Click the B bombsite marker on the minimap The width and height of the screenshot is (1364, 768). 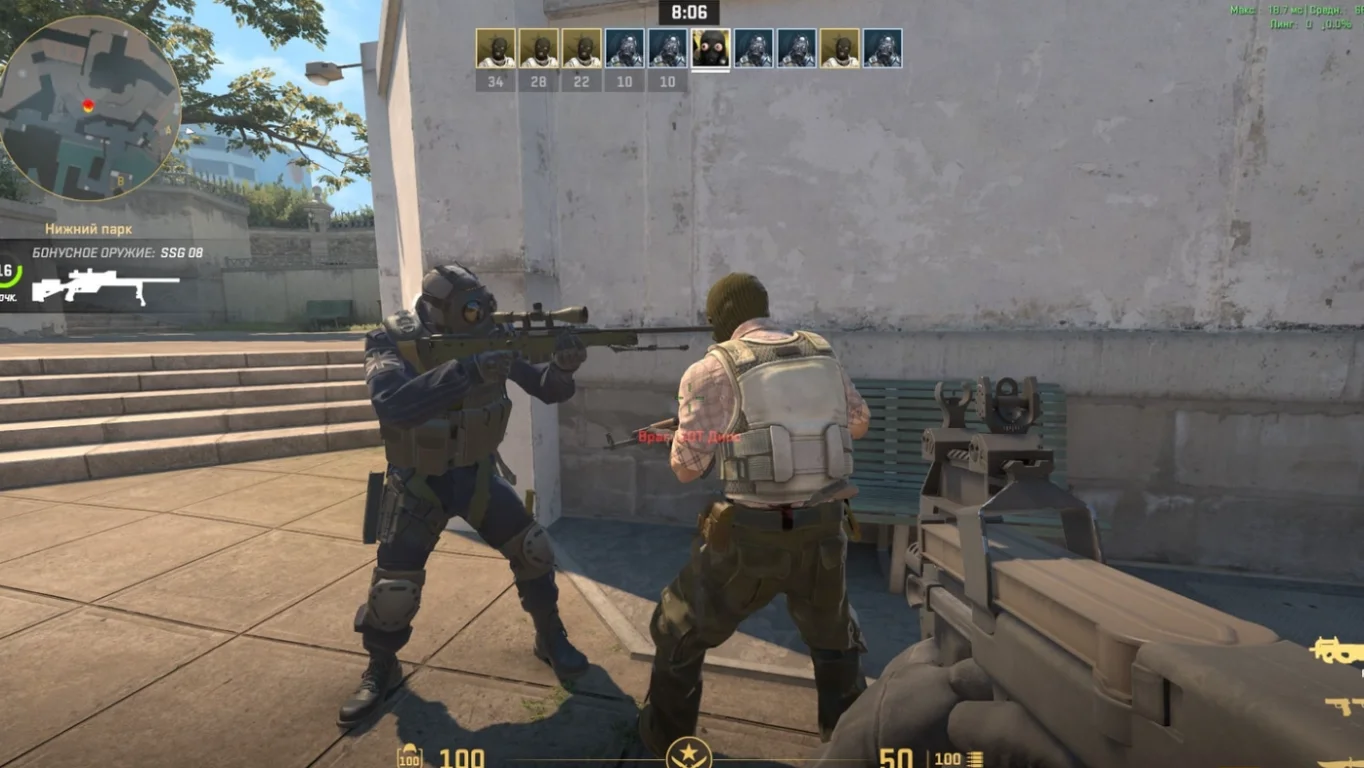coord(121,180)
